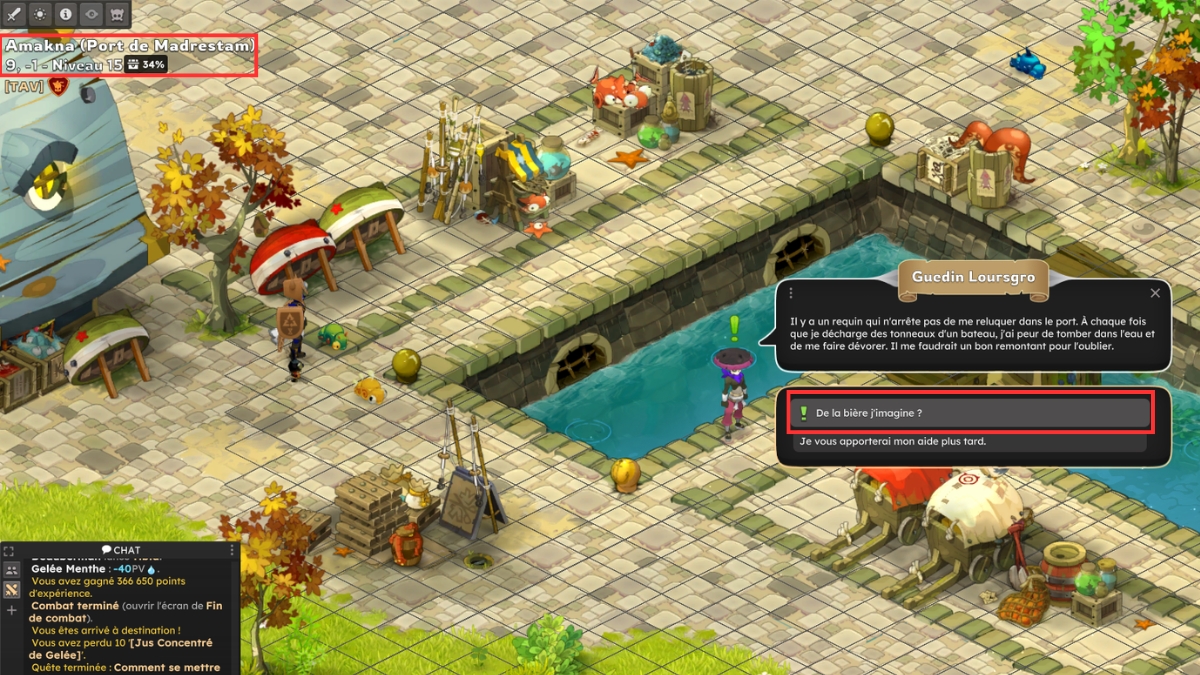
Task: Switch to the chat's people channel tab
Action: click(x=12, y=570)
